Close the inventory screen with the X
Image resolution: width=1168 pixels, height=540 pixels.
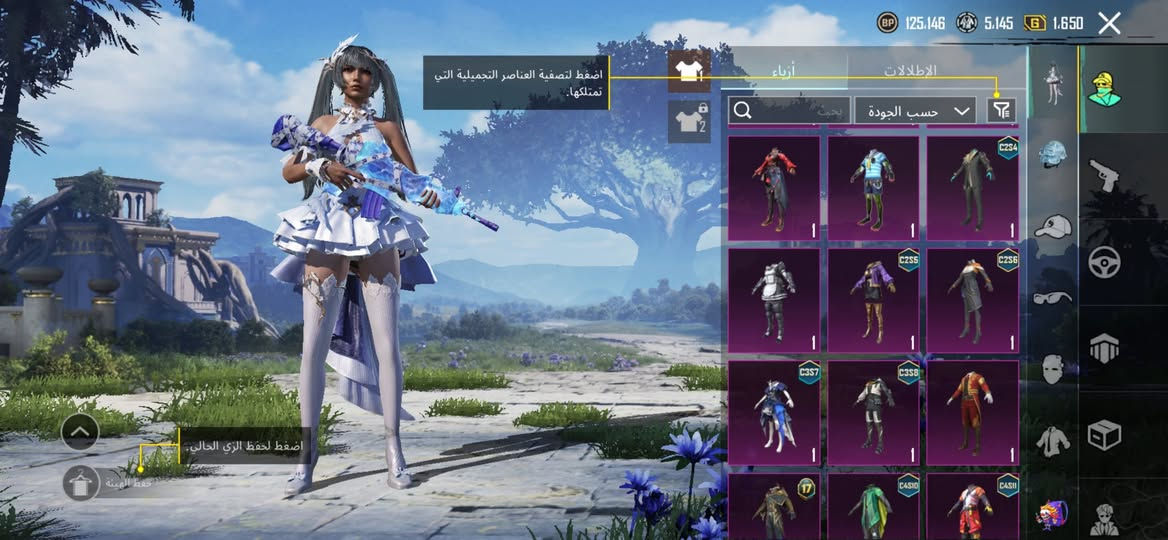pos(1109,23)
